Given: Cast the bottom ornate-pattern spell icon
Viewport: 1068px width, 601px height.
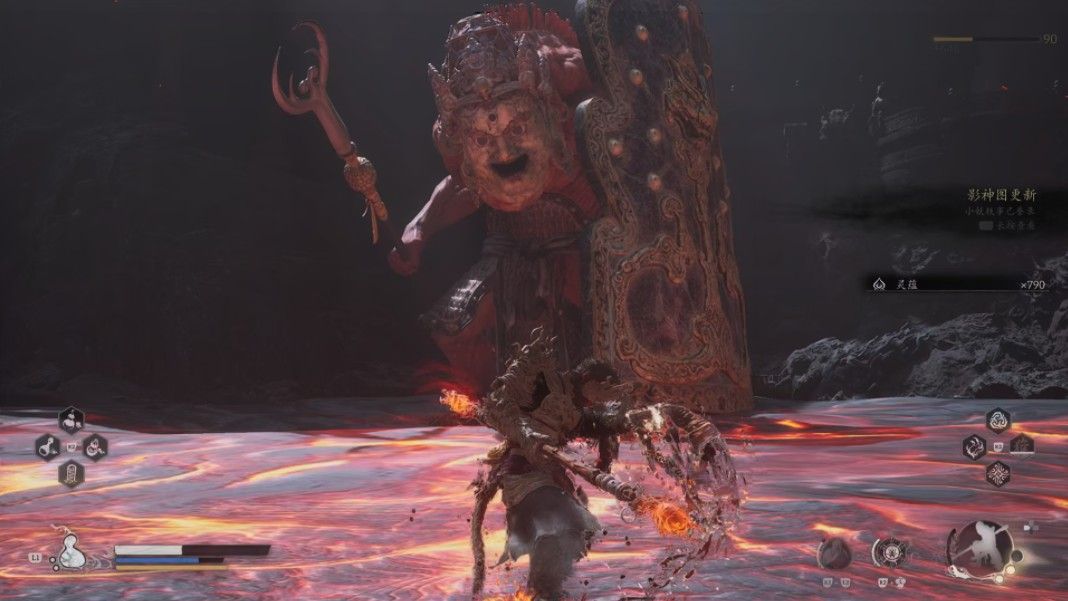Looking at the screenshot, I should 998,473.
